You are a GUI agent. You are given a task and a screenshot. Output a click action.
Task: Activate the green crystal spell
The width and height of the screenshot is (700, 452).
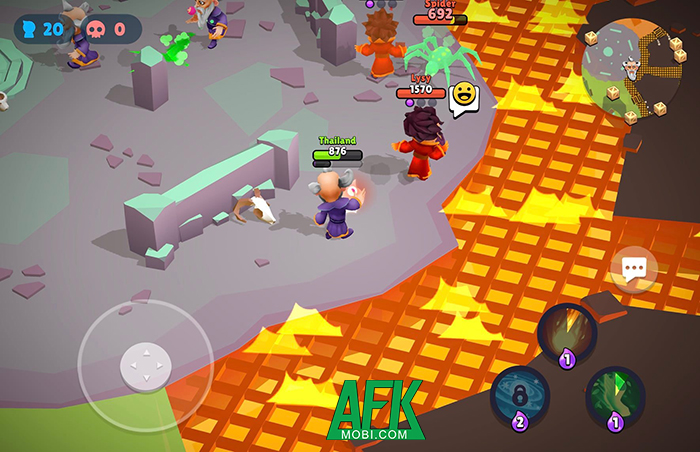(x=615, y=396)
